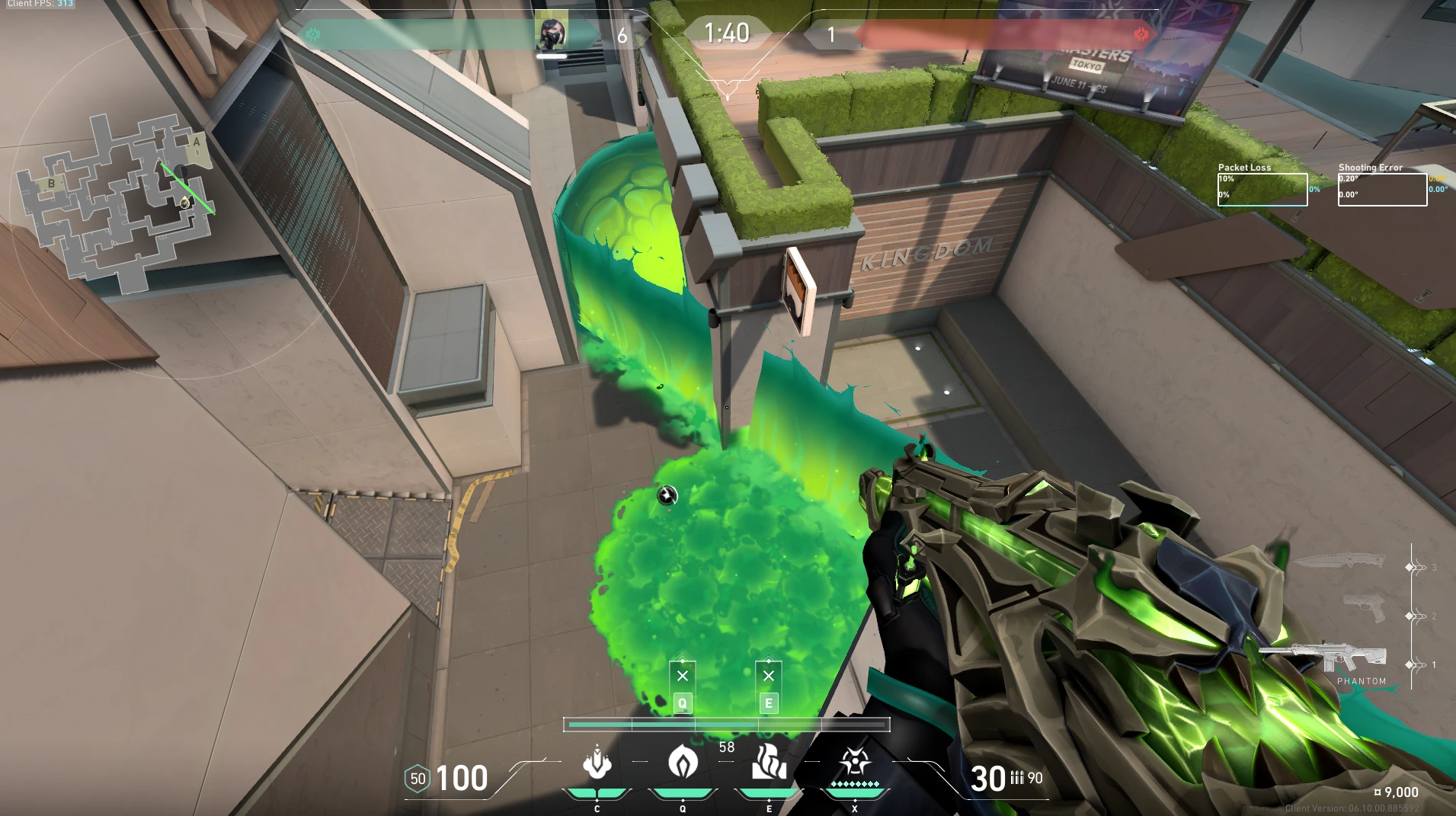
Task: Activate the Snake Bite ability icon
Action: point(597,763)
